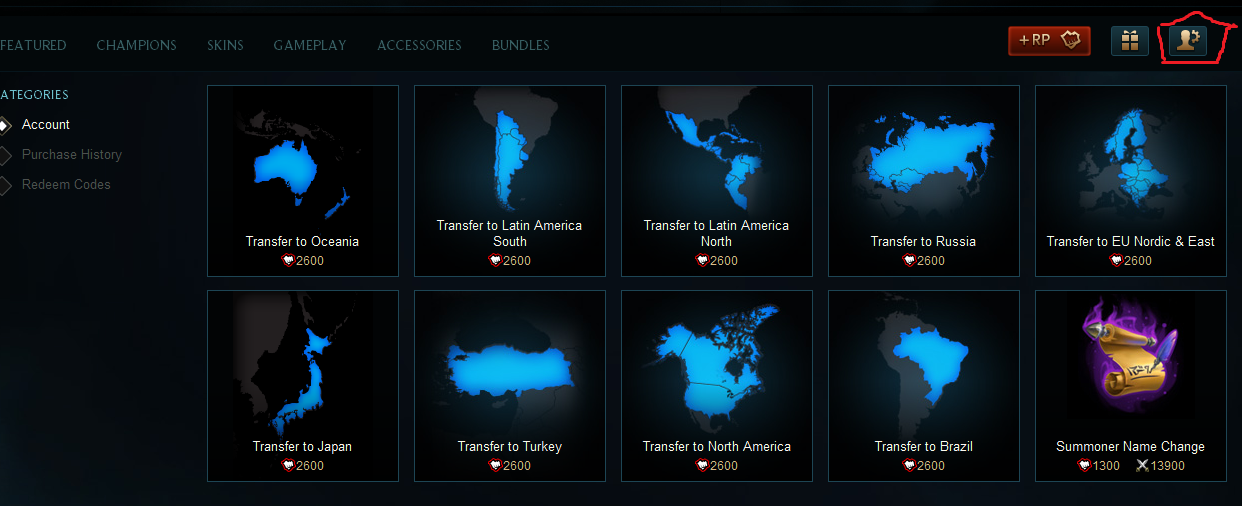Viewport: 1242px width, 506px height.
Task: Open the account settings icon circled in red
Action: pyautogui.click(x=1188, y=41)
